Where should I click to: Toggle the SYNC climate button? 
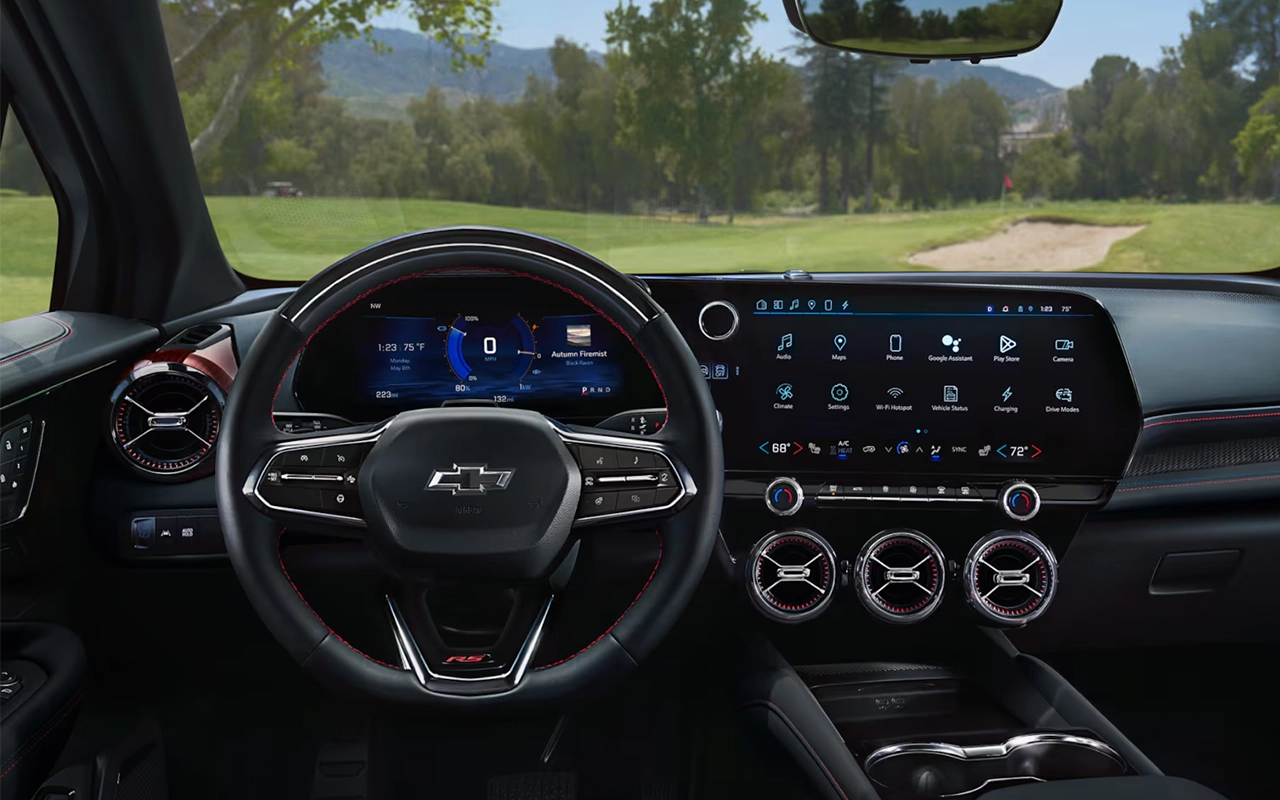(x=959, y=450)
